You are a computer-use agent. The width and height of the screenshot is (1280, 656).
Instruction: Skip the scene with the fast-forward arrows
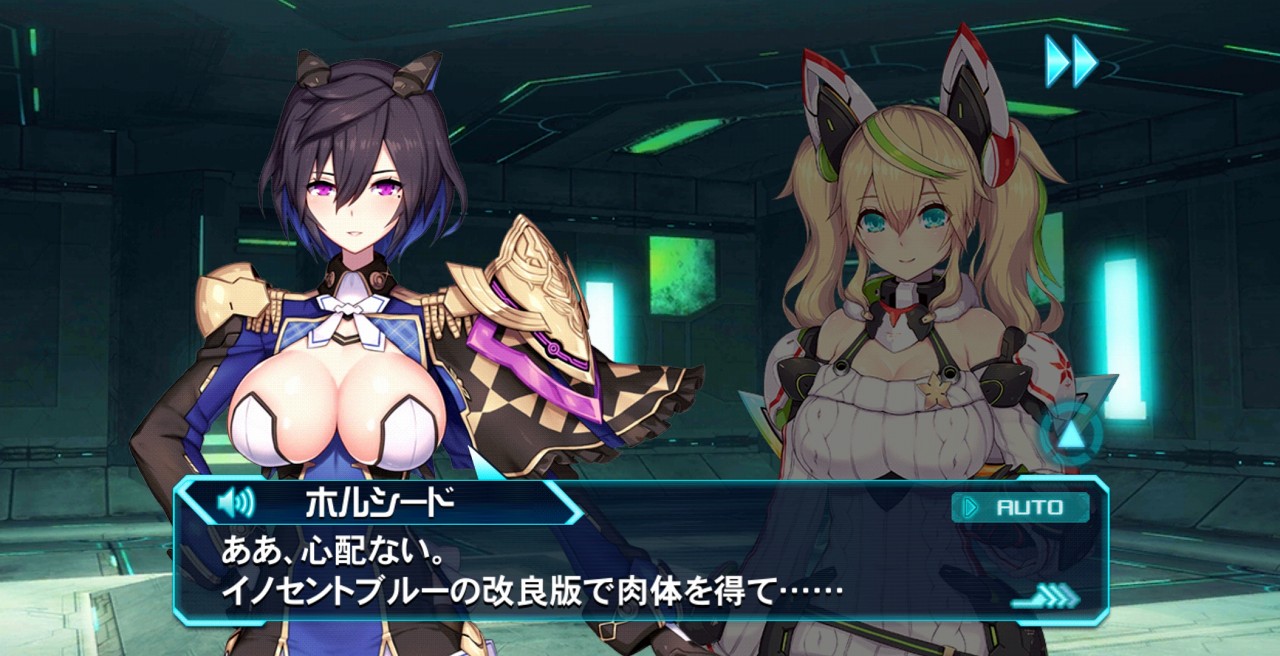click(x=1071, y=61)
